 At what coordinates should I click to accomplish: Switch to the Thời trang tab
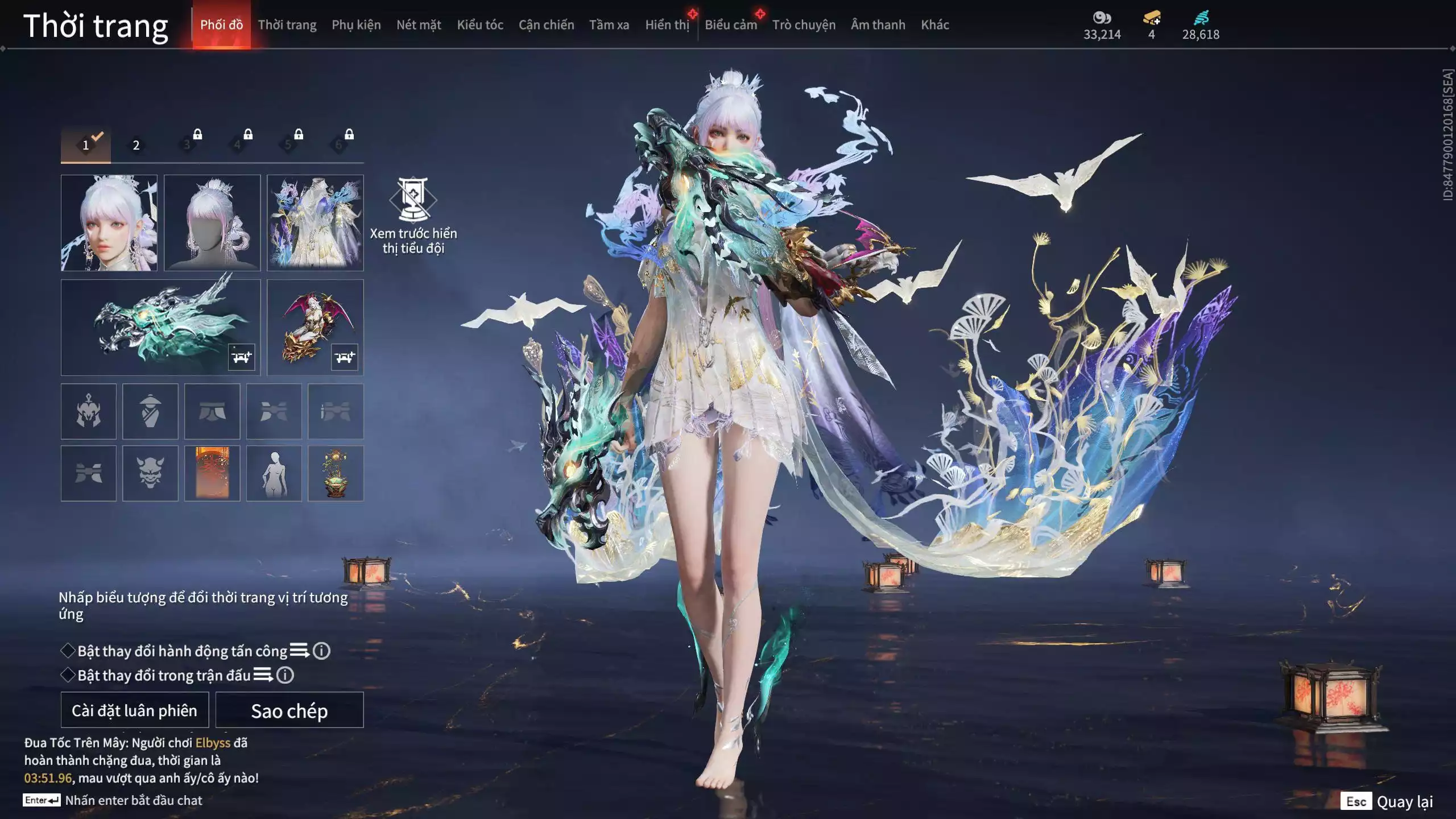(287, 25)
